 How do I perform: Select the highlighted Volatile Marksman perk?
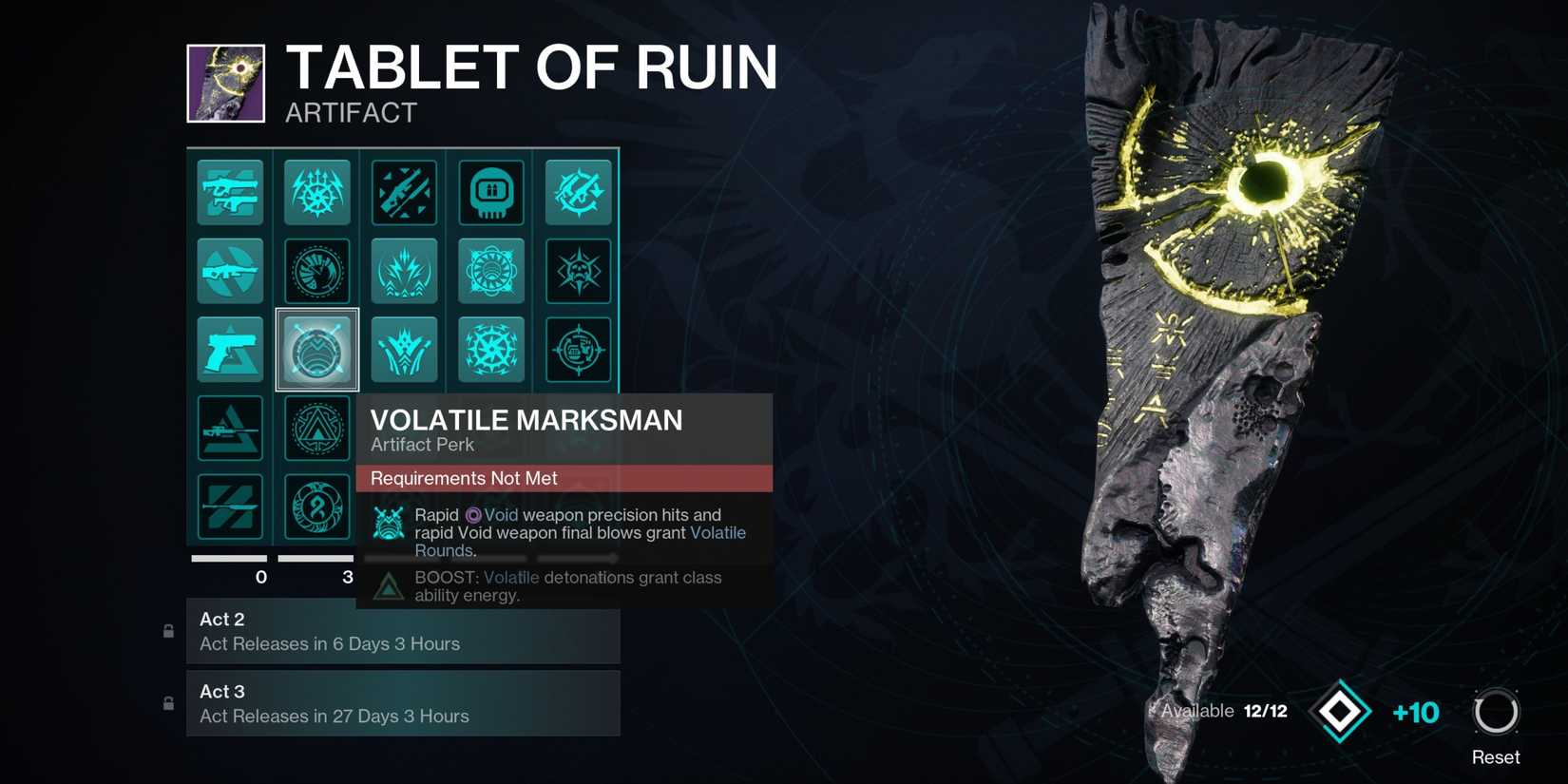[x=316, y=349]
